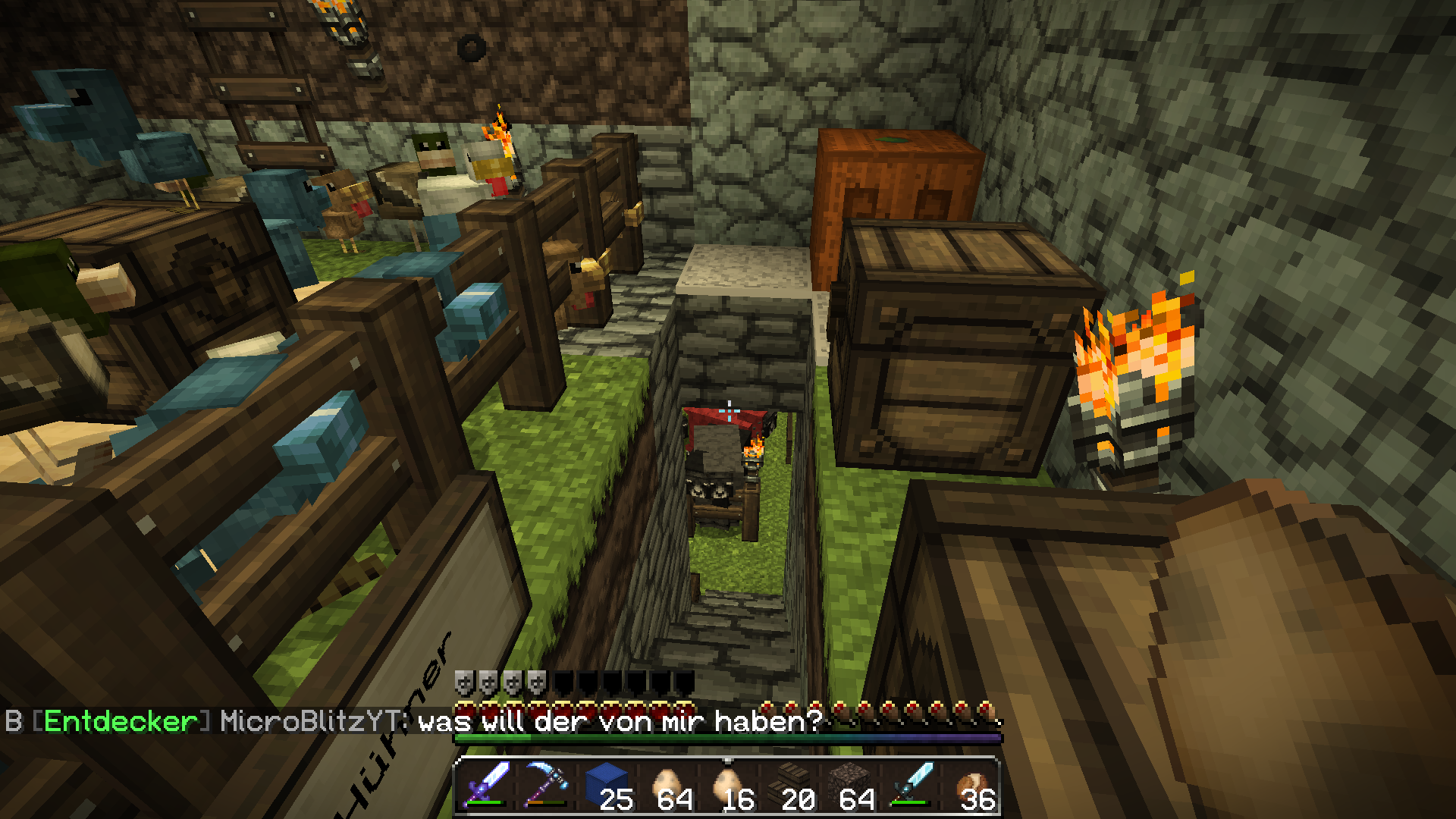Viewport: 1456px width, 819px height.
Task: Select the bread stack of 36
Action: (970, 786)
